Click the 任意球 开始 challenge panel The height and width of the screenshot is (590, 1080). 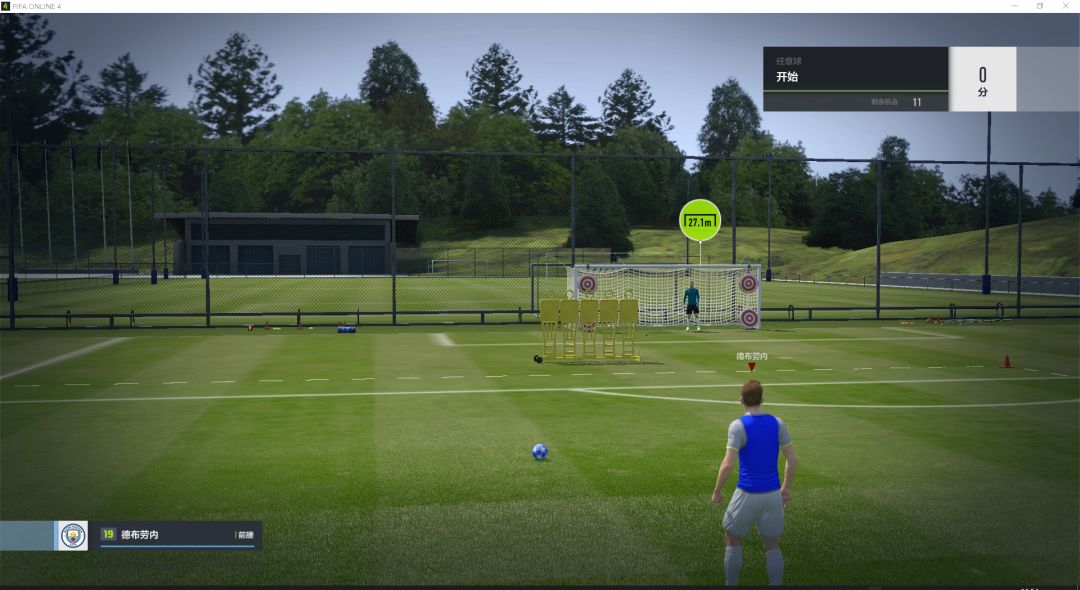pyautogui.click(x=855, y=78)
